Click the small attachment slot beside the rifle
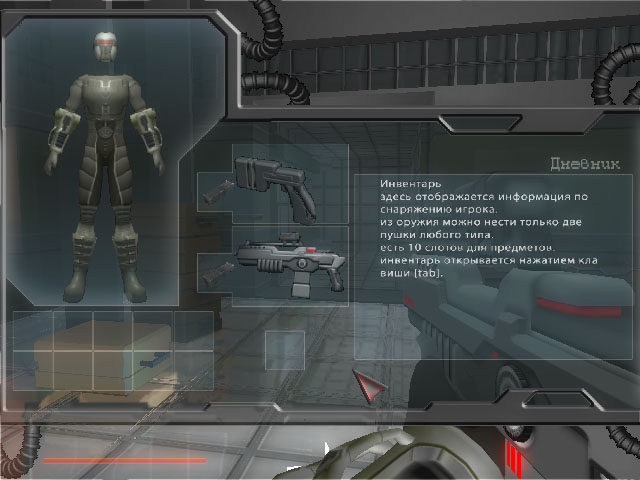The height and width of the screenshot is (480, 640). pos(214,272)
